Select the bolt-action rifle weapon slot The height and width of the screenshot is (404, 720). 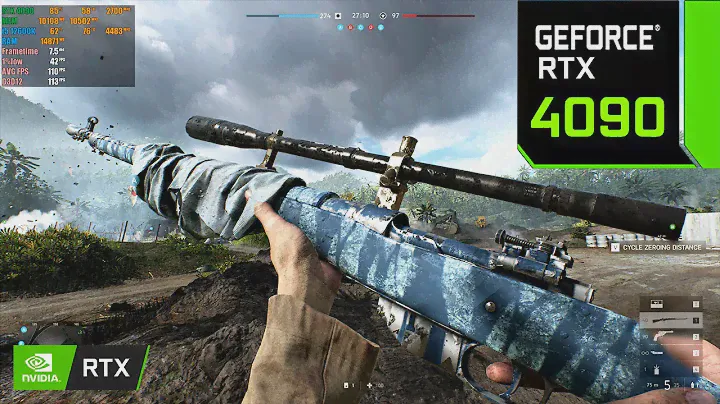pos(670,321)
